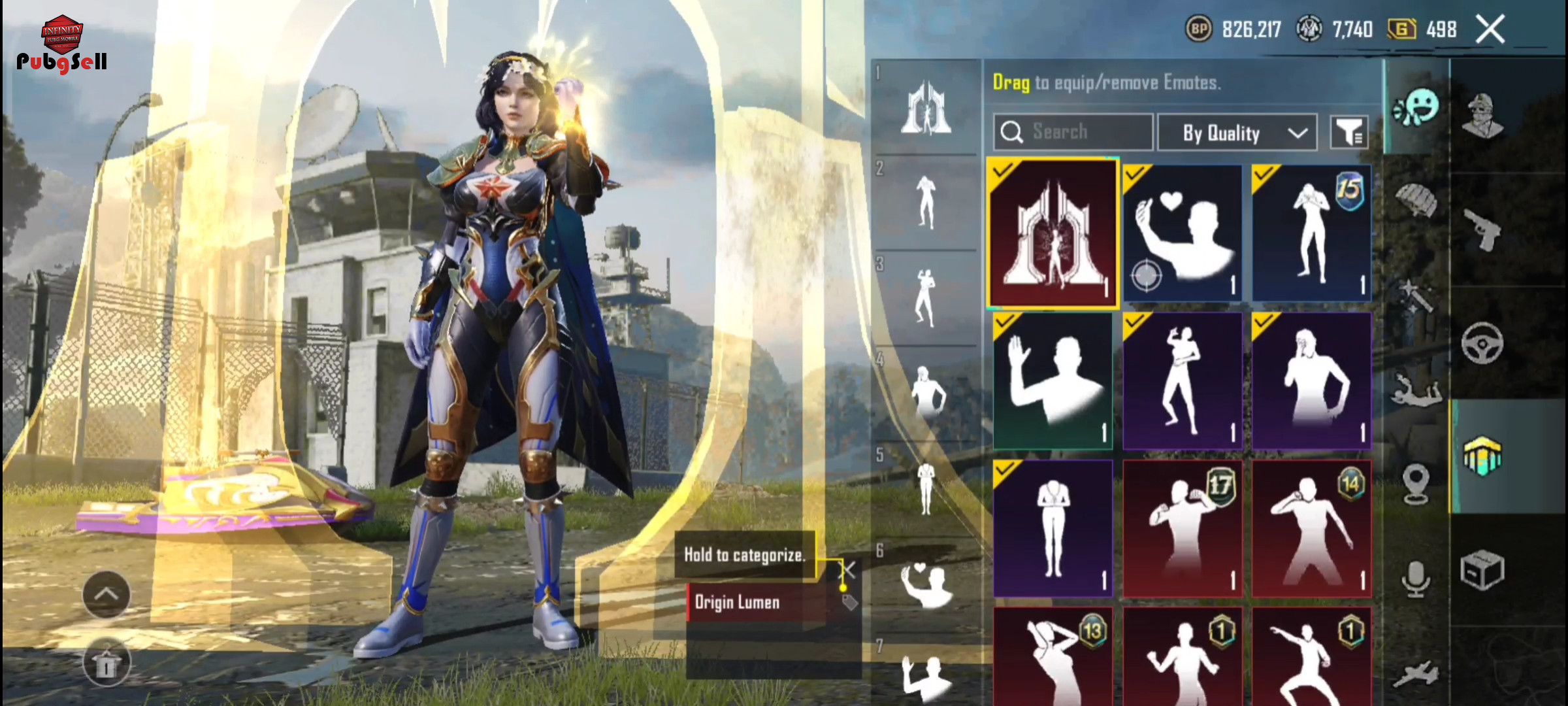Choose the finger-heart emote tile
Screen dimensions: 1568x706
pos(1182,233)
